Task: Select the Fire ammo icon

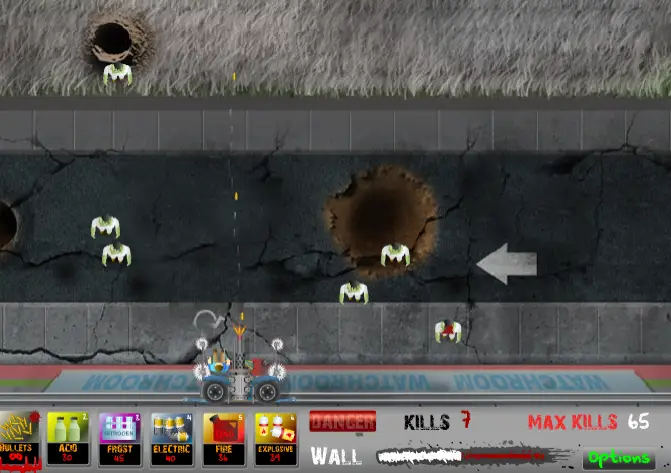Action: coord(223,439)
